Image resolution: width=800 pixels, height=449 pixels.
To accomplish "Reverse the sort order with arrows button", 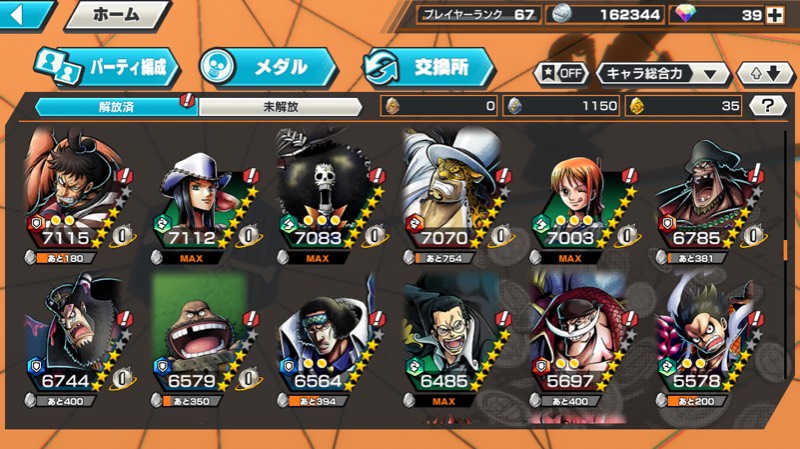I will pos(764,74).
